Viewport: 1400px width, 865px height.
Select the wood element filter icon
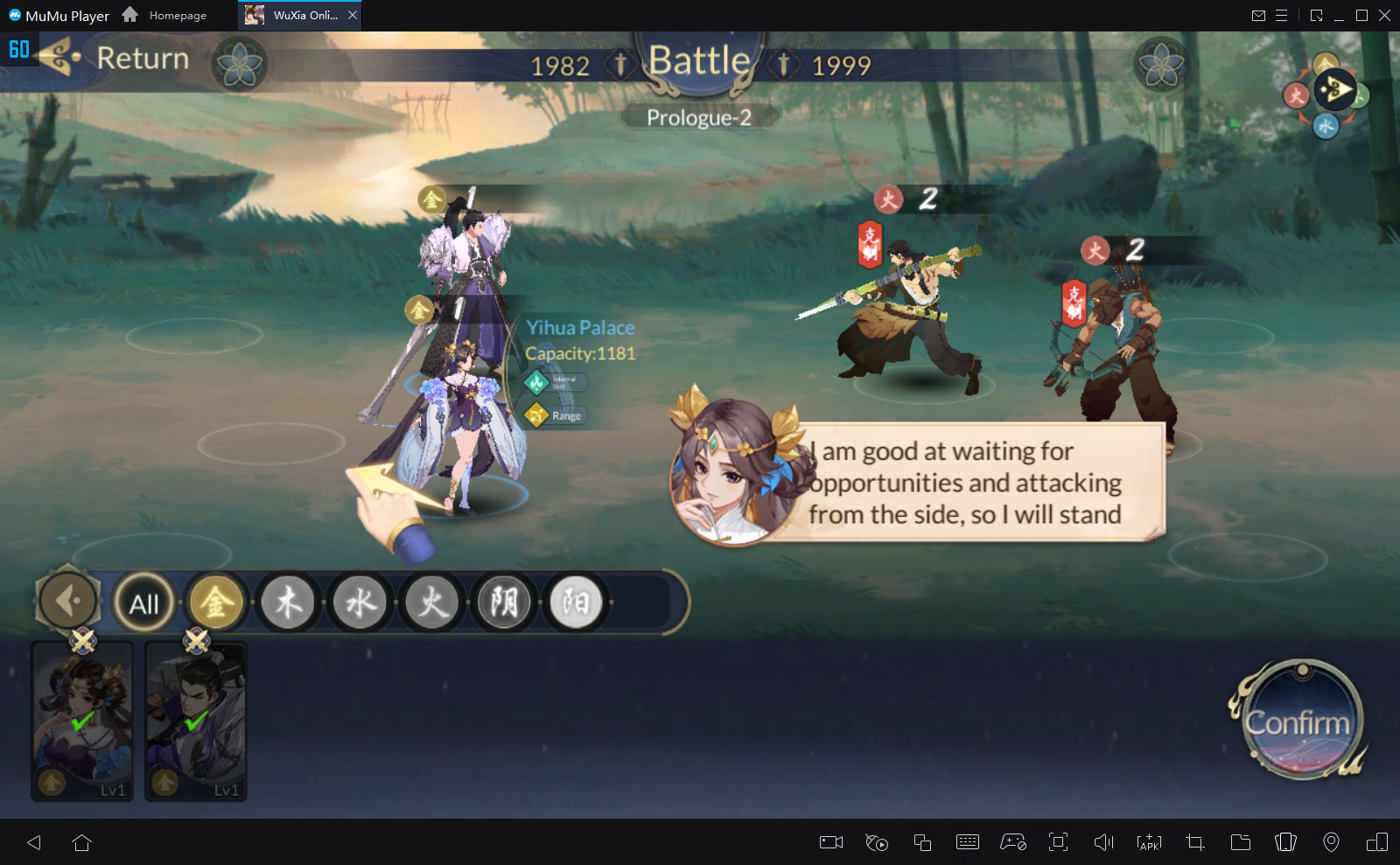pos(288,603)
